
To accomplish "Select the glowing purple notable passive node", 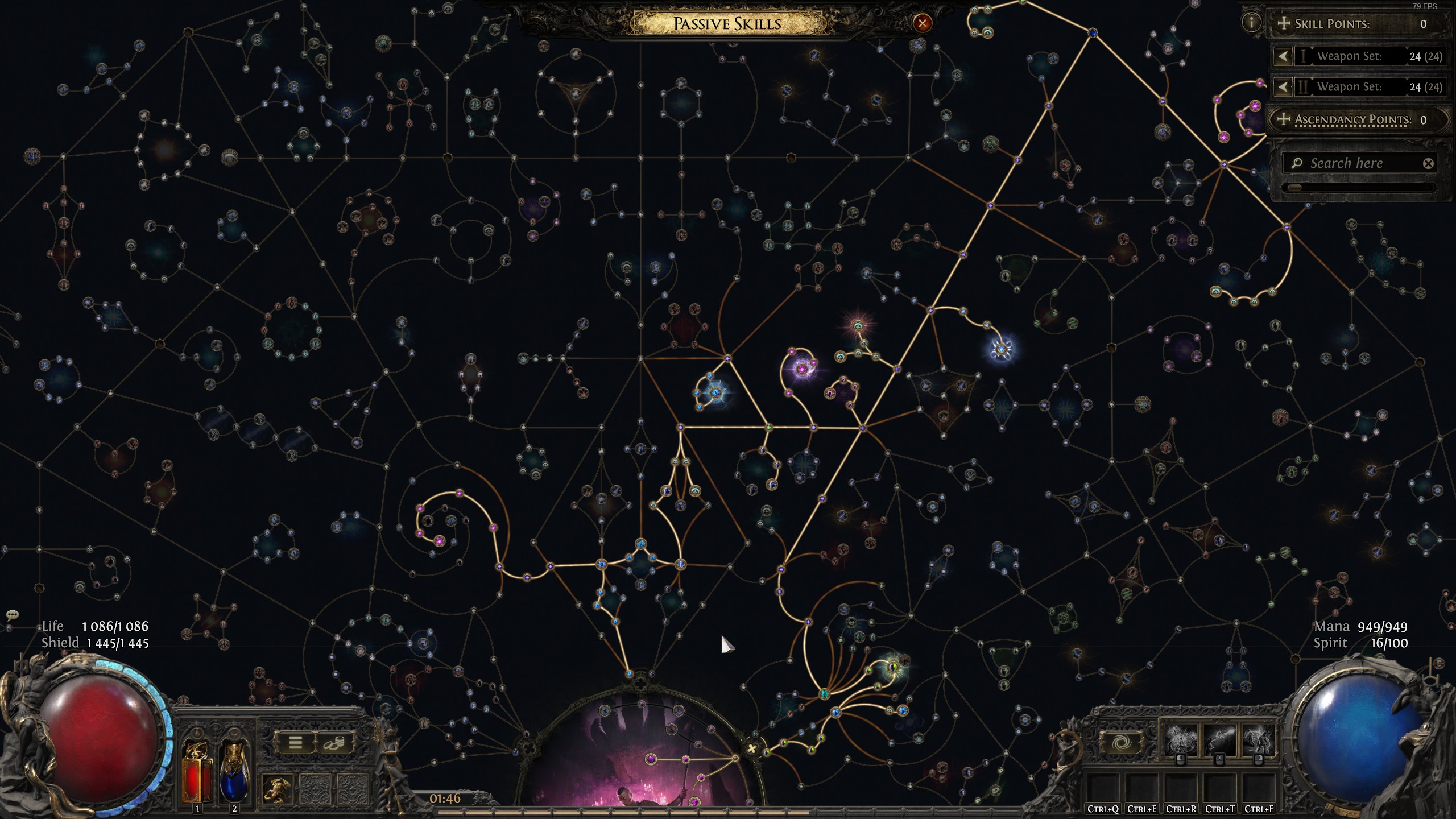I will pos(802,369).
